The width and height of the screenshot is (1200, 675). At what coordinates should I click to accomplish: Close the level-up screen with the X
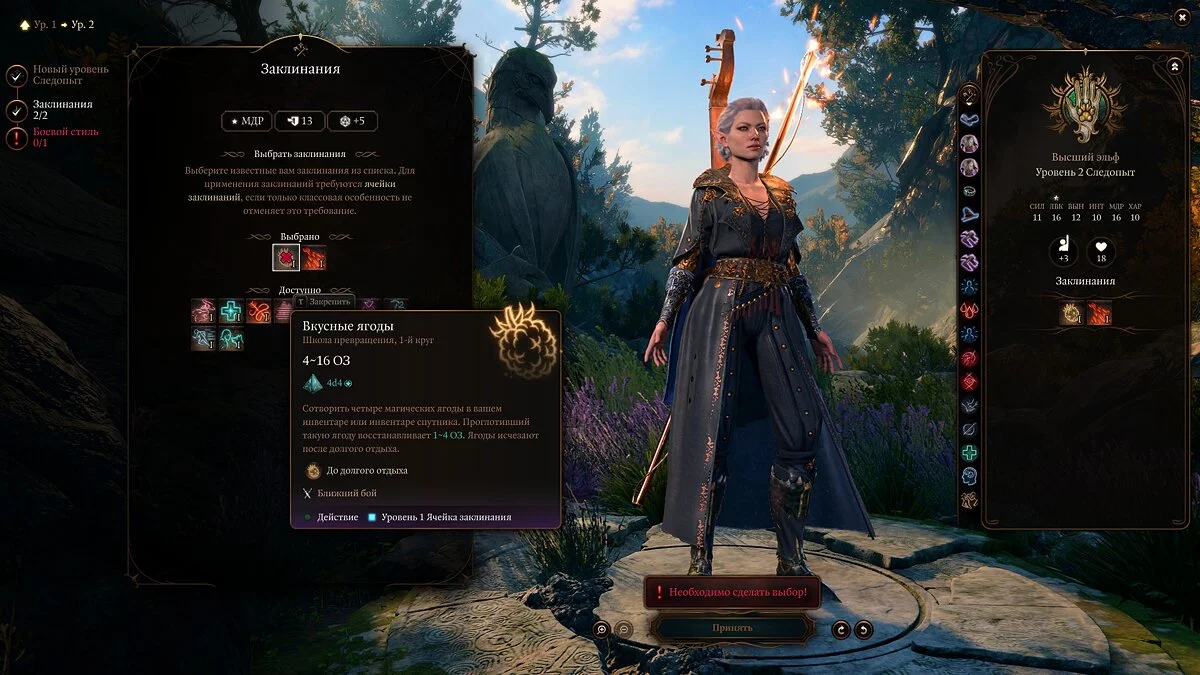[1183, 18]
